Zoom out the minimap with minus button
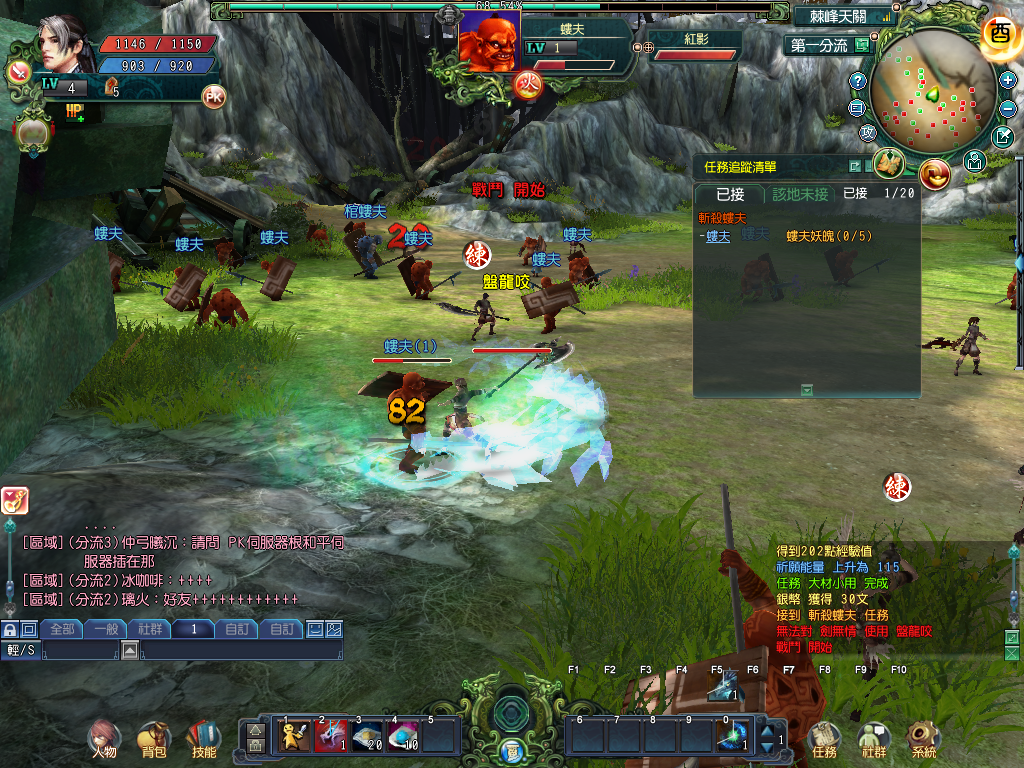 1006,107
